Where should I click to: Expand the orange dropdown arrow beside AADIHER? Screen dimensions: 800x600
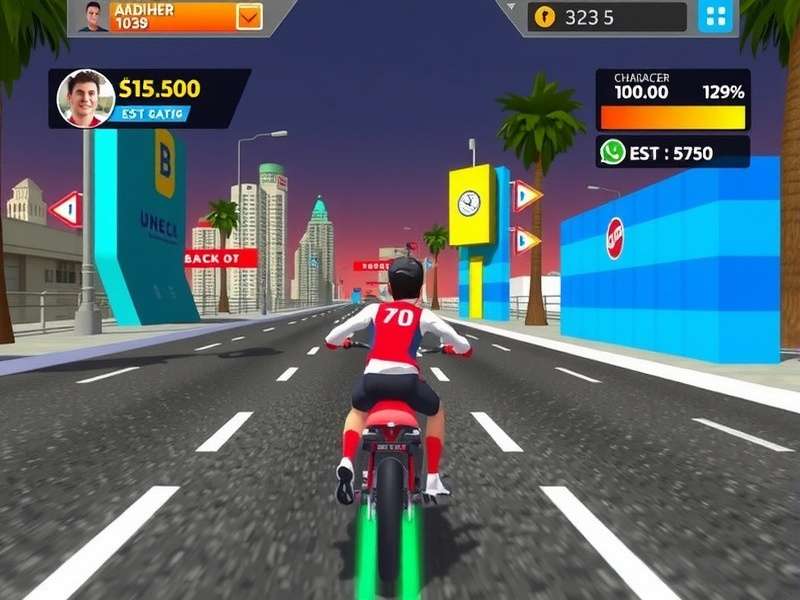click(x=249, y=16)
